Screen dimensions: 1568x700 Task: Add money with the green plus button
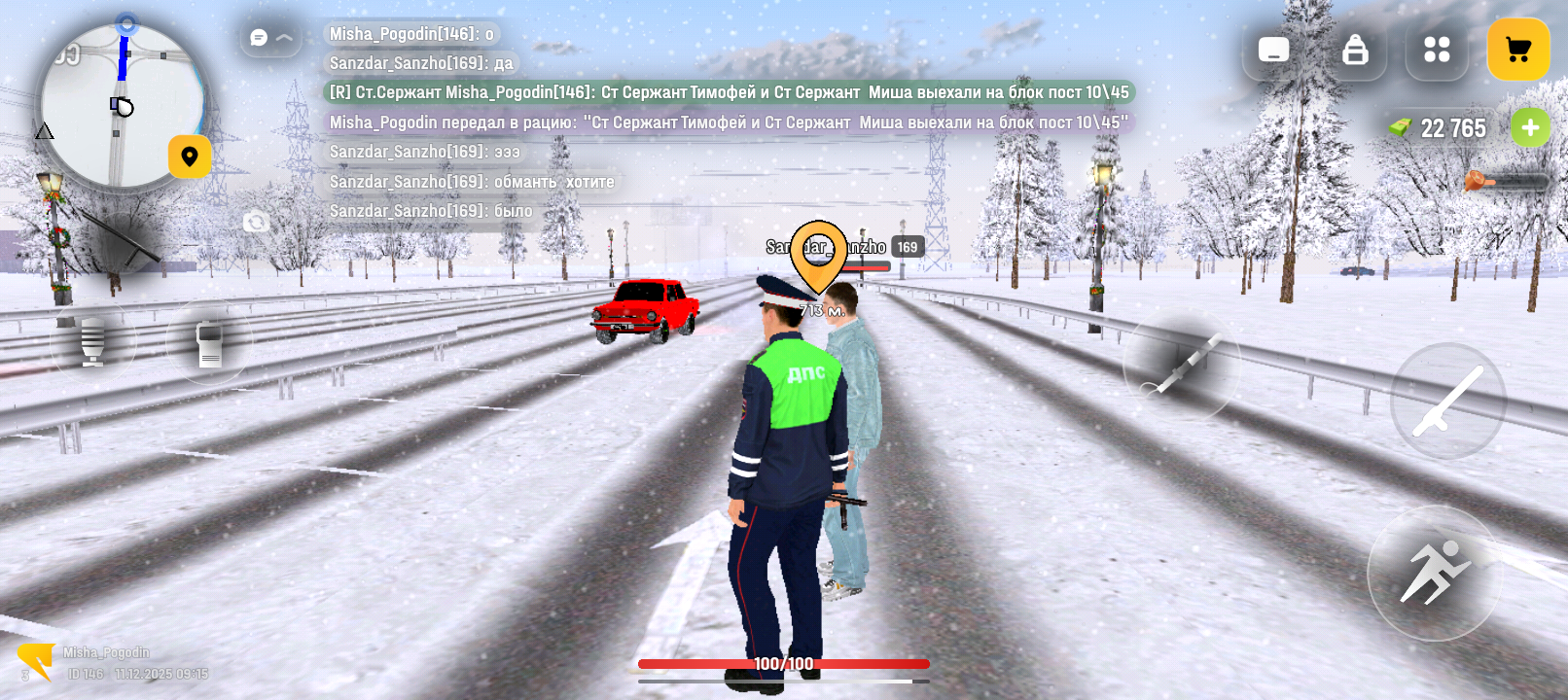1530,127
